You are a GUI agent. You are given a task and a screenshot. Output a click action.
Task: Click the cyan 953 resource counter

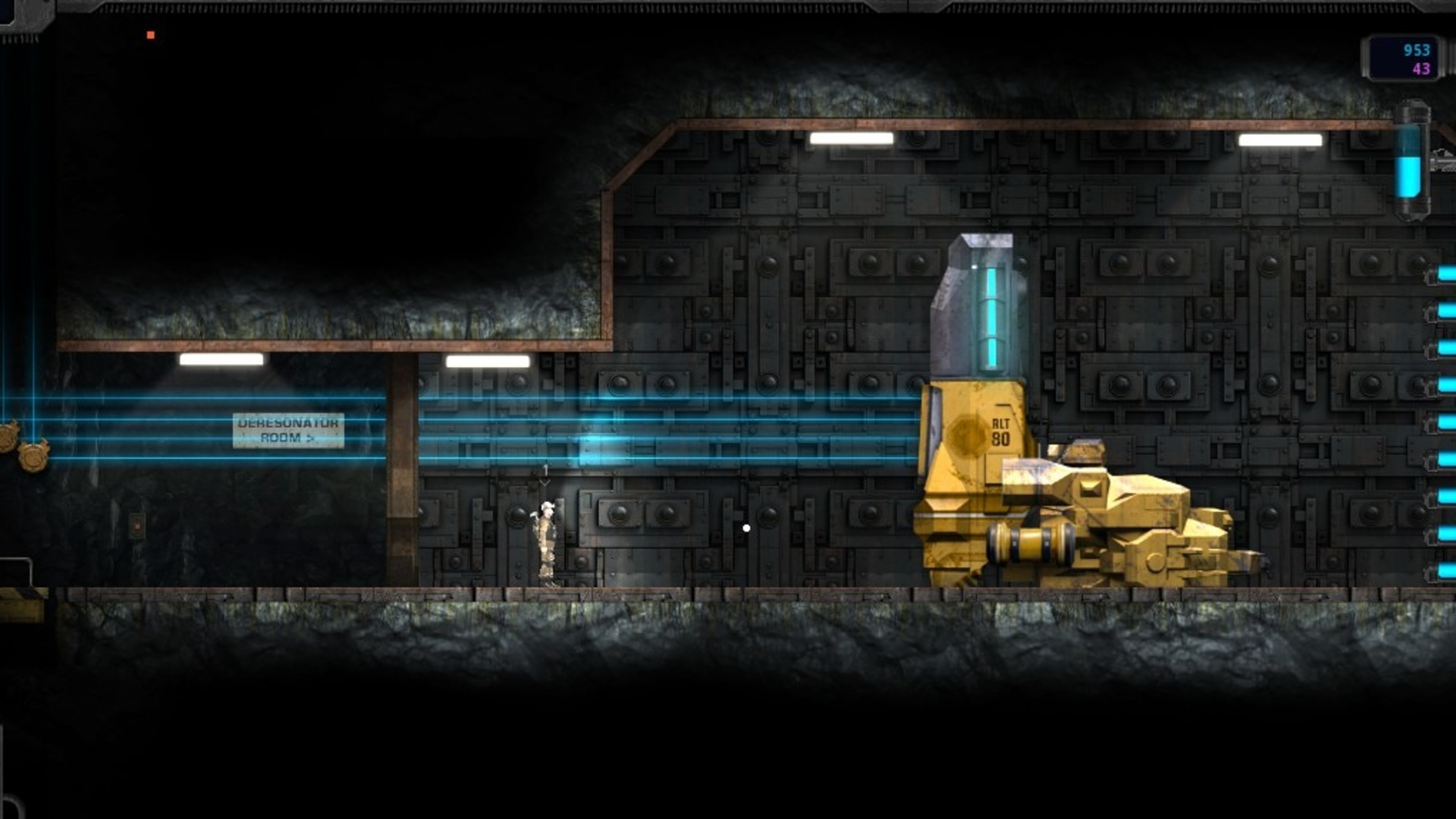tap(1418, 50)
